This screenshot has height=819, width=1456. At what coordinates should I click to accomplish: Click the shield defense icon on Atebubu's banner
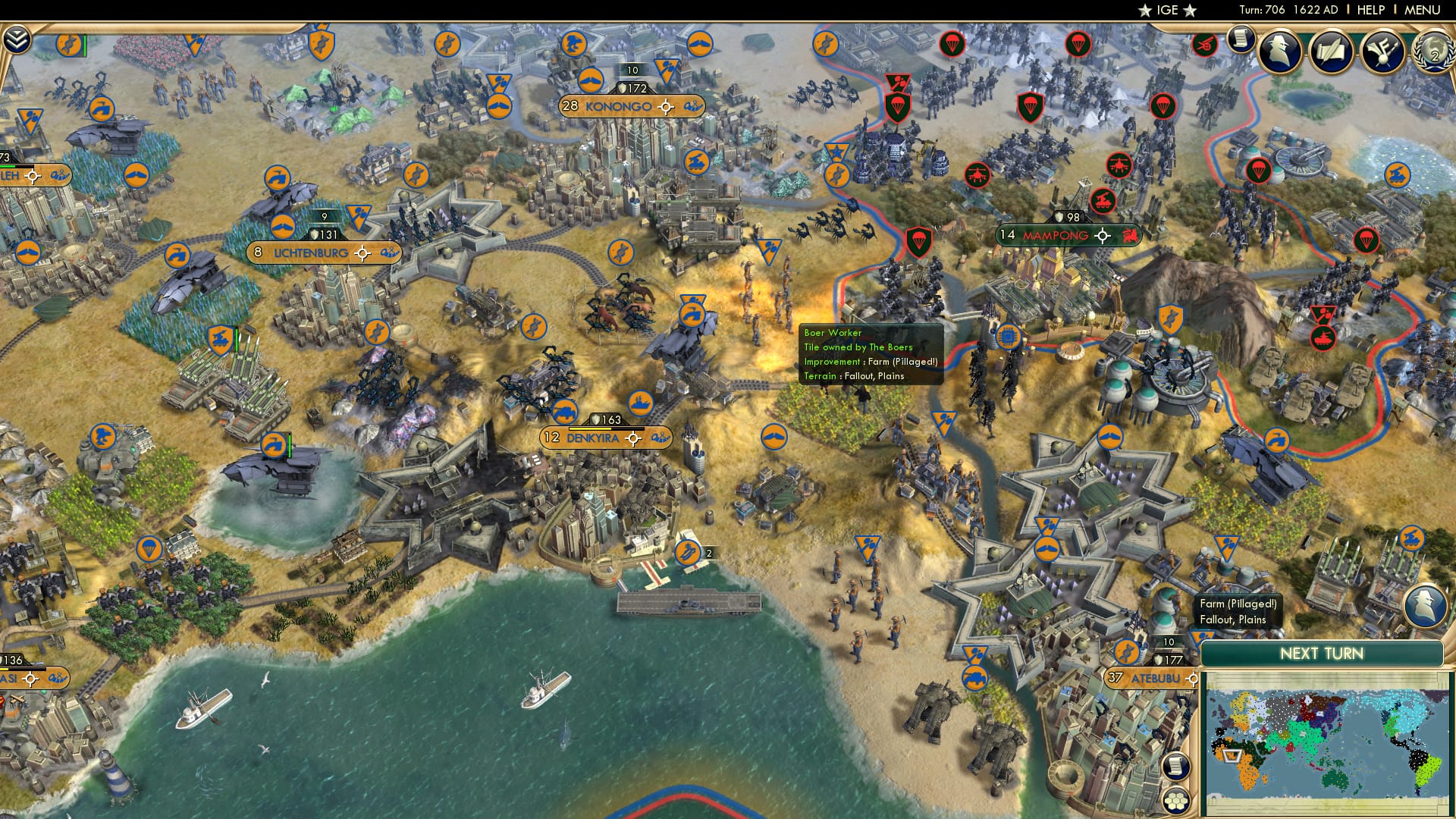coord(1158,659)
